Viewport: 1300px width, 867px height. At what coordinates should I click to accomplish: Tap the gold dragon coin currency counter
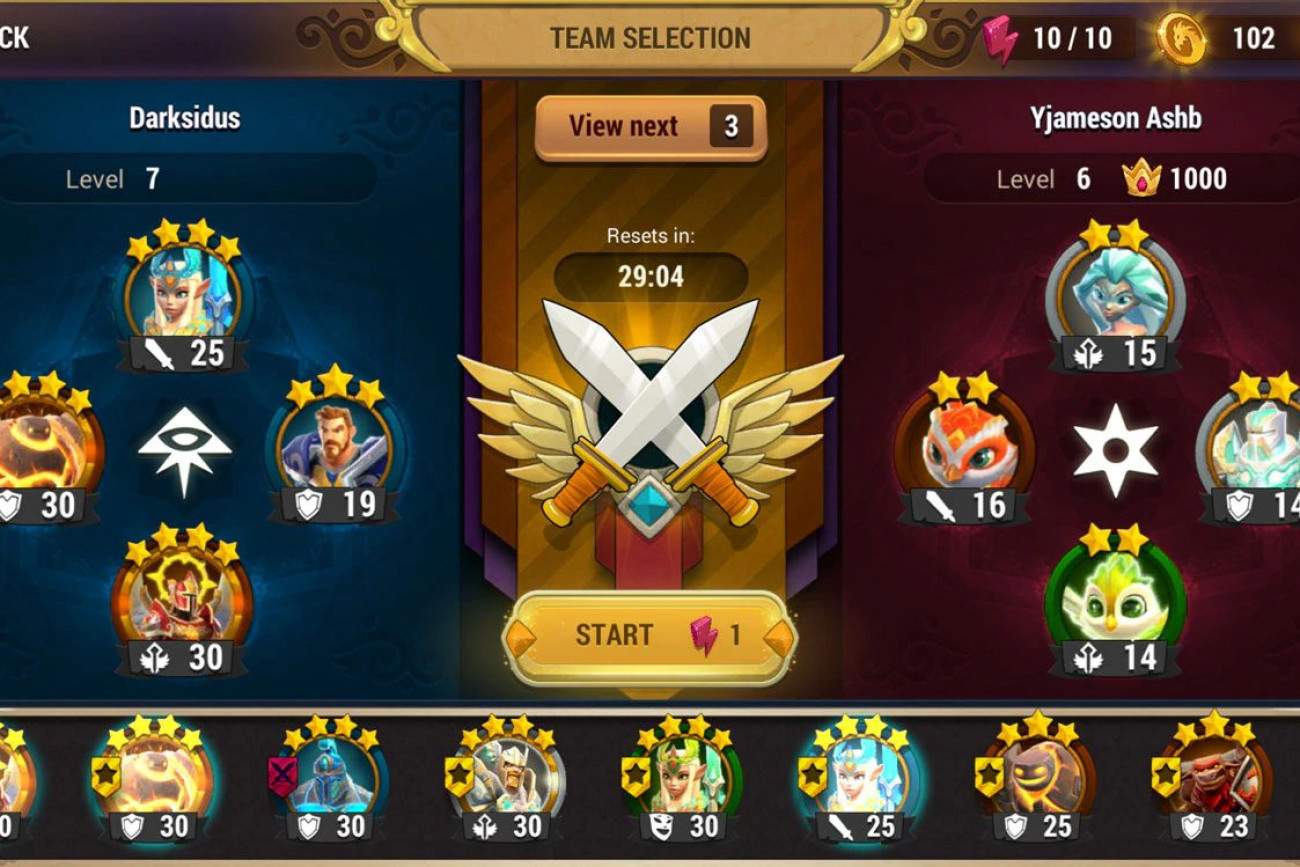click(1228, 38)
